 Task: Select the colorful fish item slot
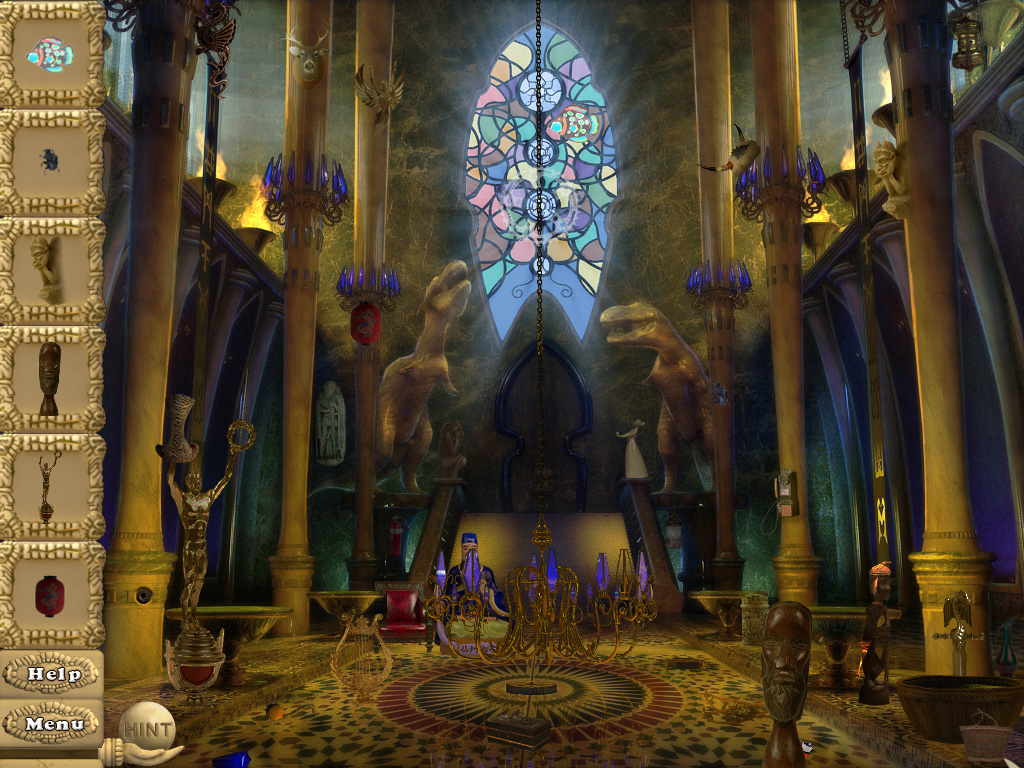tap(51, 54)
